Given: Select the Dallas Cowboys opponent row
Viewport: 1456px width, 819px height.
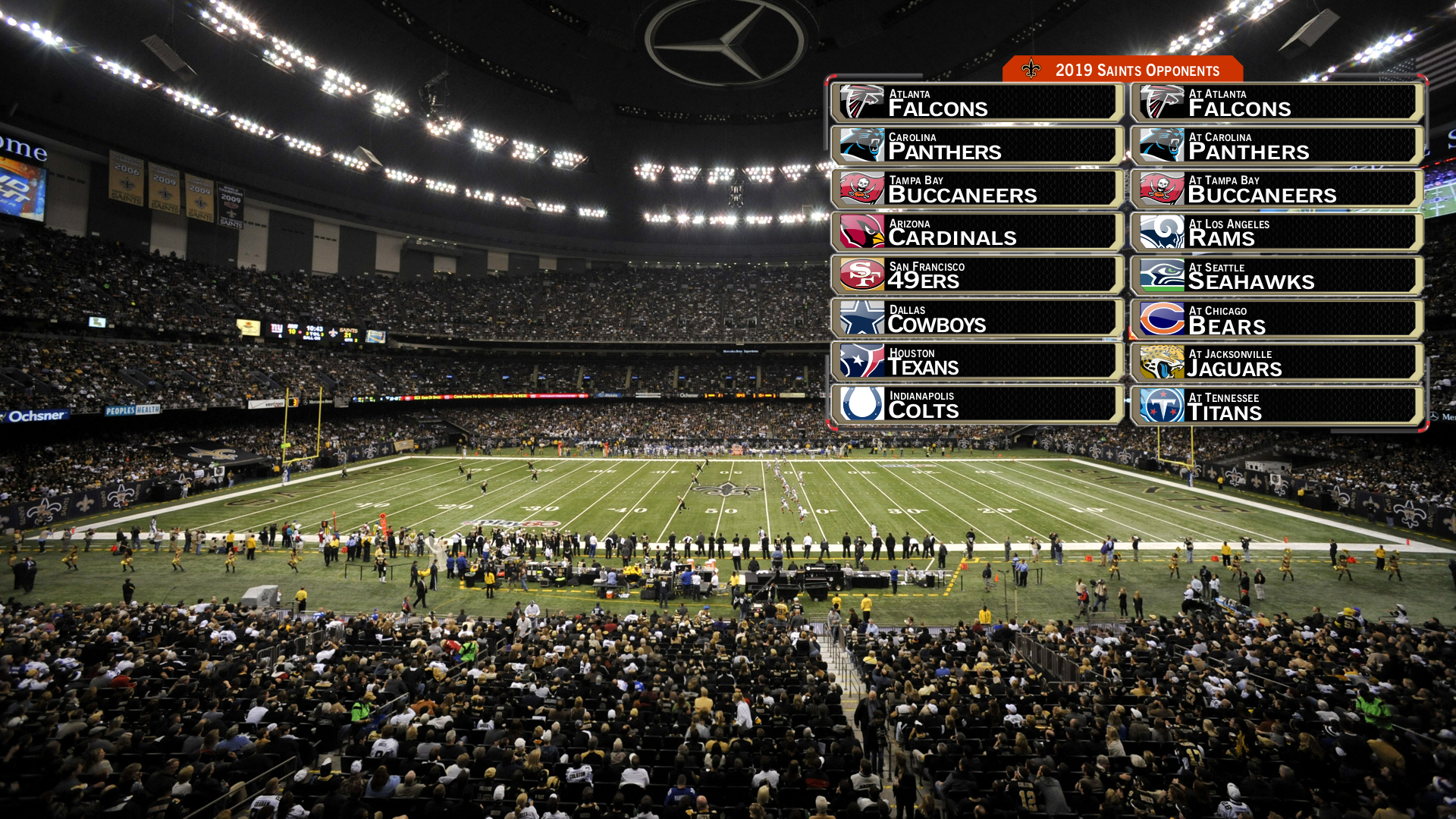Looking at the screenshot, I should pos(977,318).
